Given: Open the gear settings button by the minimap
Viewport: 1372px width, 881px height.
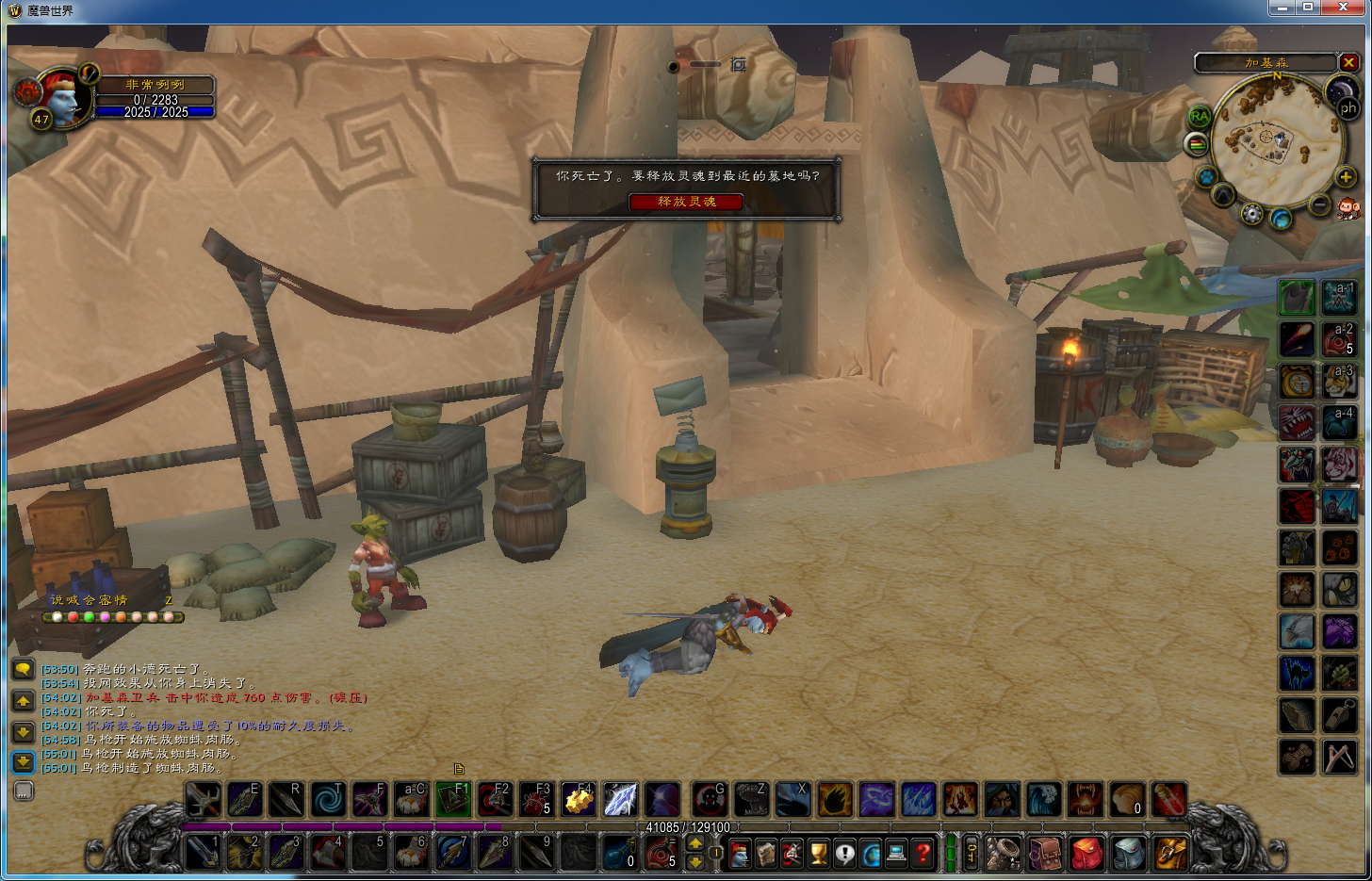Looking at the screenshot, I should point(1251,214).
